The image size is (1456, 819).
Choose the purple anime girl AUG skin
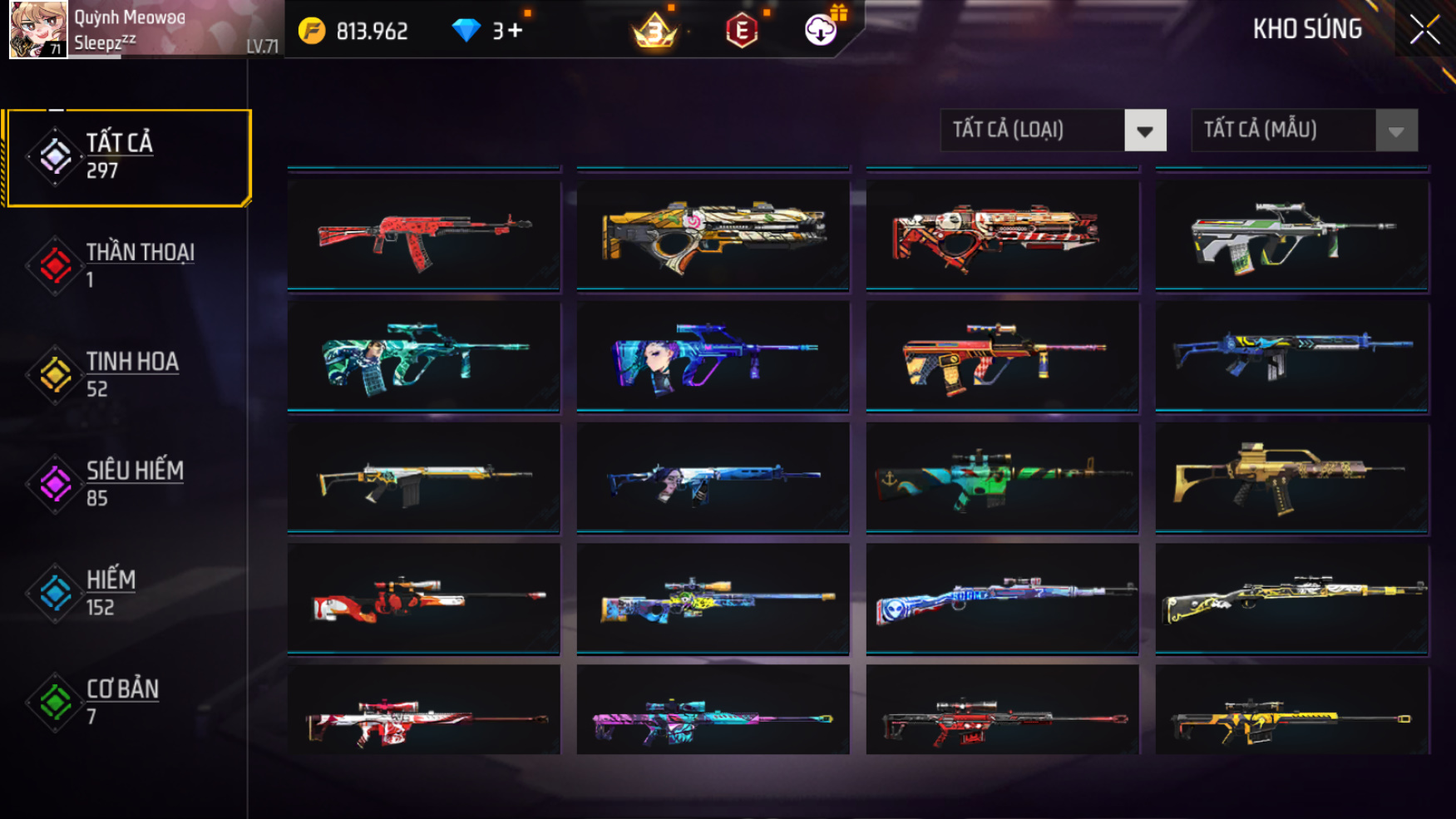(713, 358)
